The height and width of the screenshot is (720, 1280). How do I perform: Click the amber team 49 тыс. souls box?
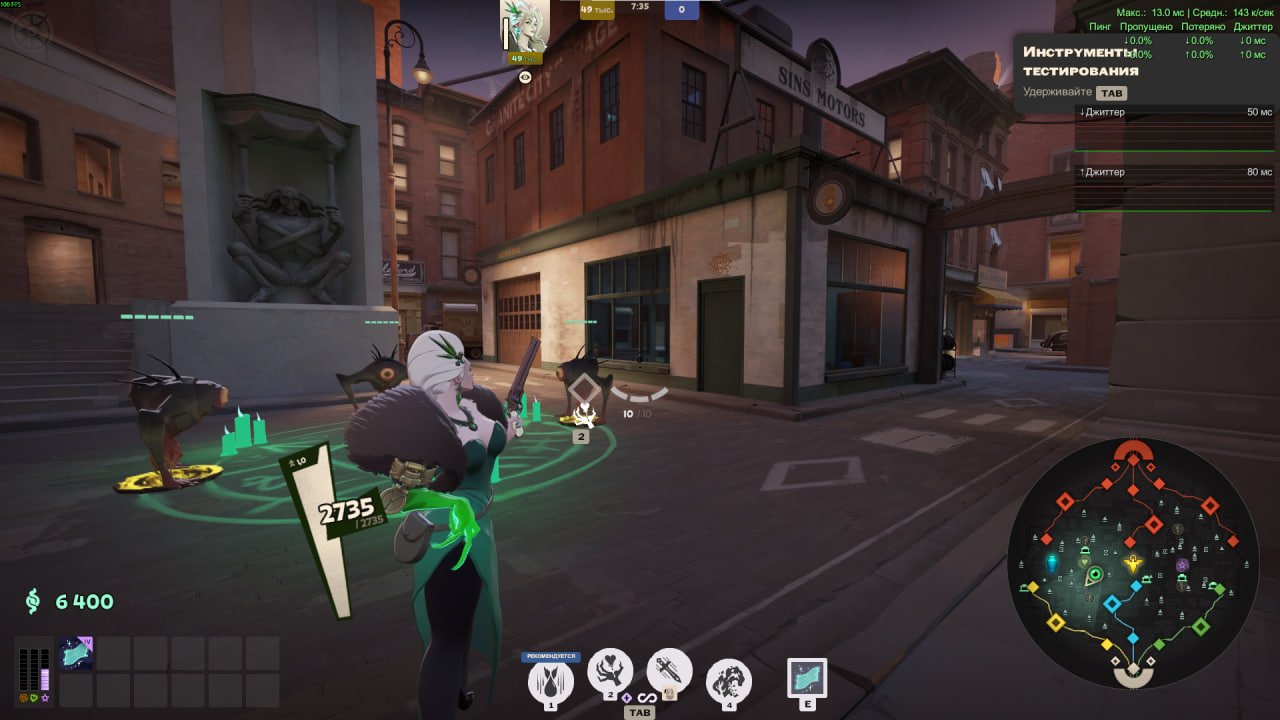point(597,11)
